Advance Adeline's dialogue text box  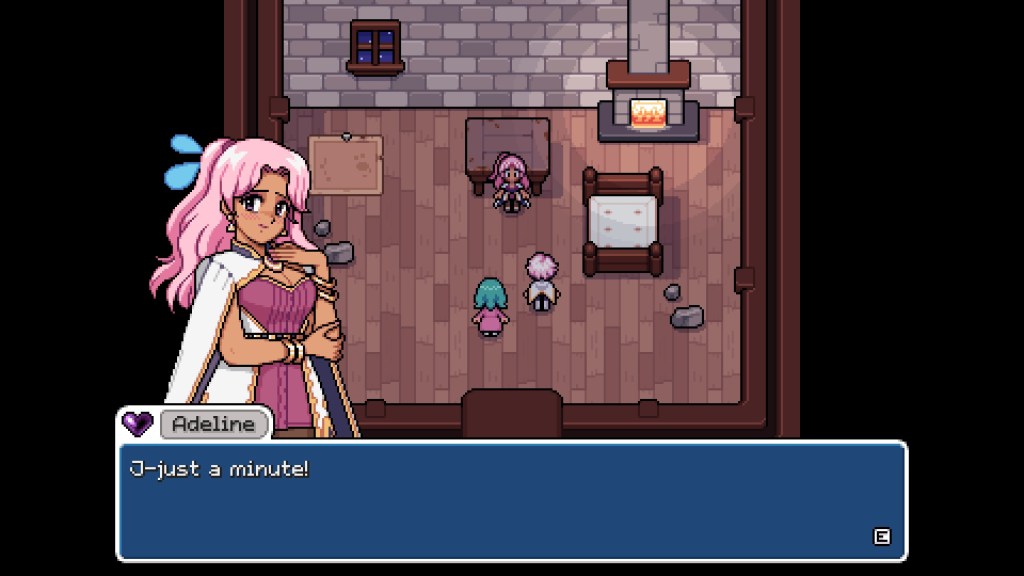click(x=881, y=536)
